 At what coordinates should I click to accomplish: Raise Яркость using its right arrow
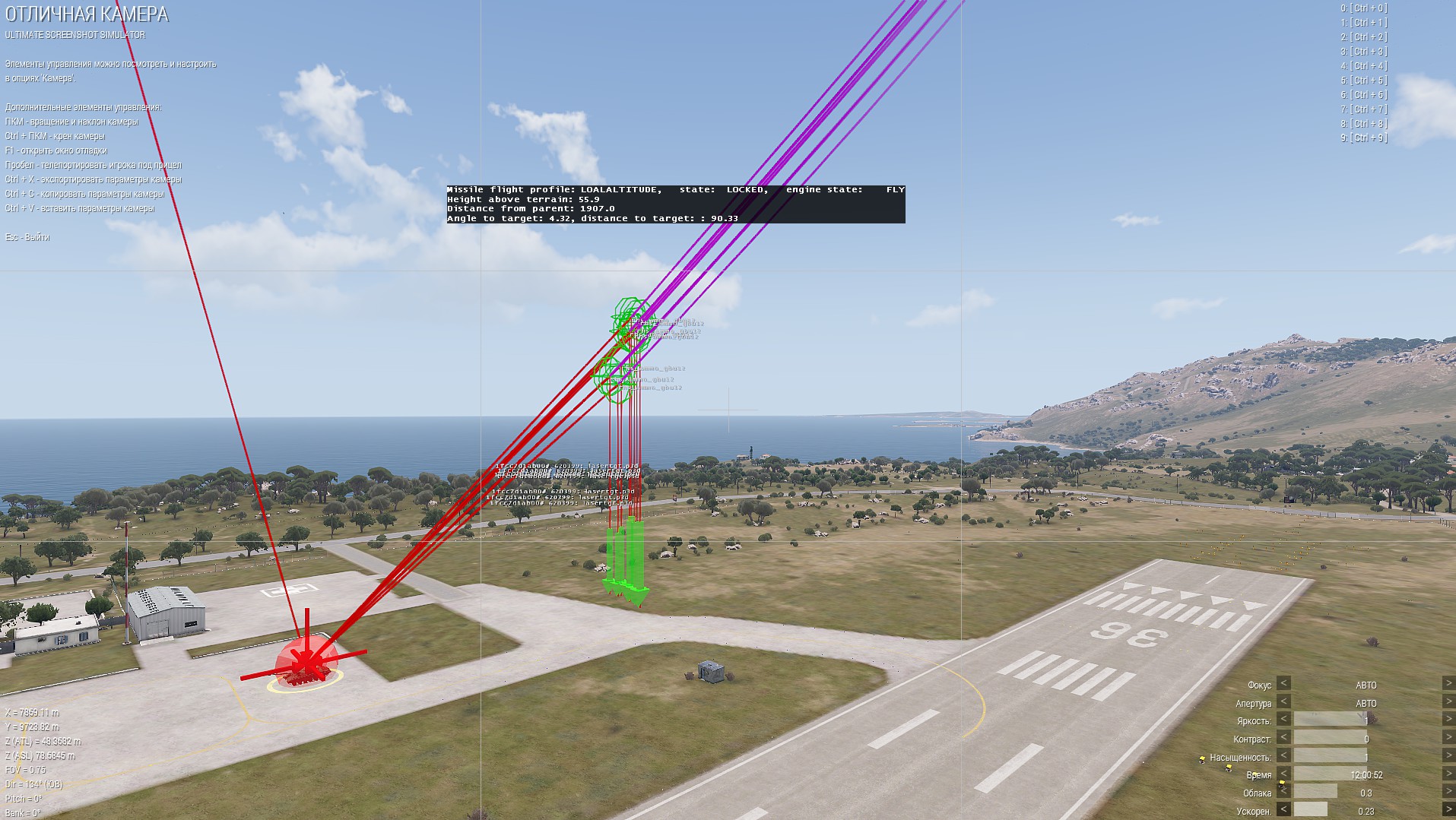(x=1448, y=719)
